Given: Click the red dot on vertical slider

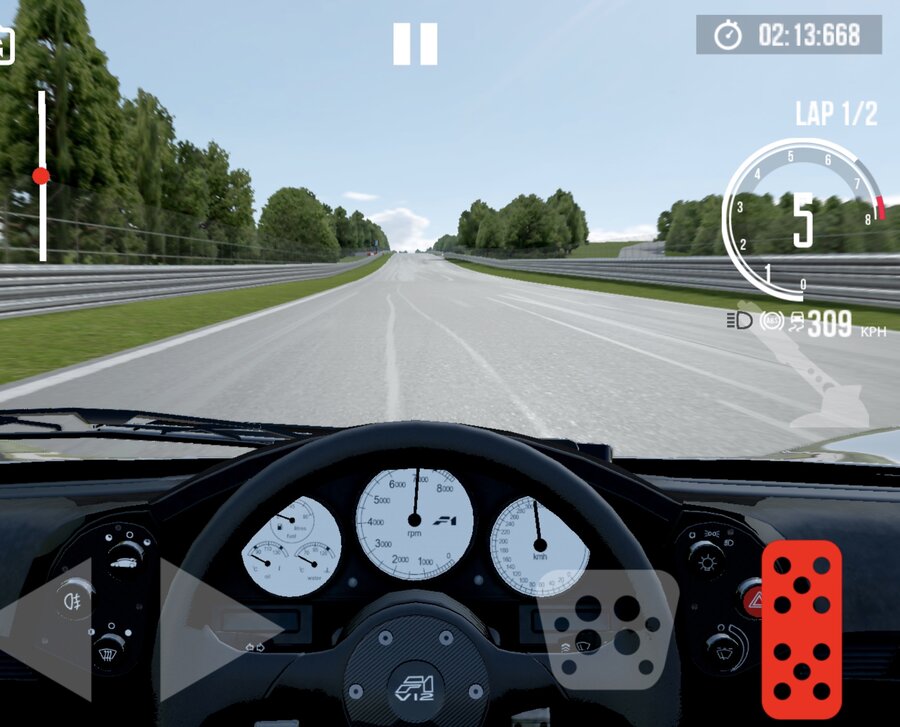Looking at the screenshot, I should [41, 176].
